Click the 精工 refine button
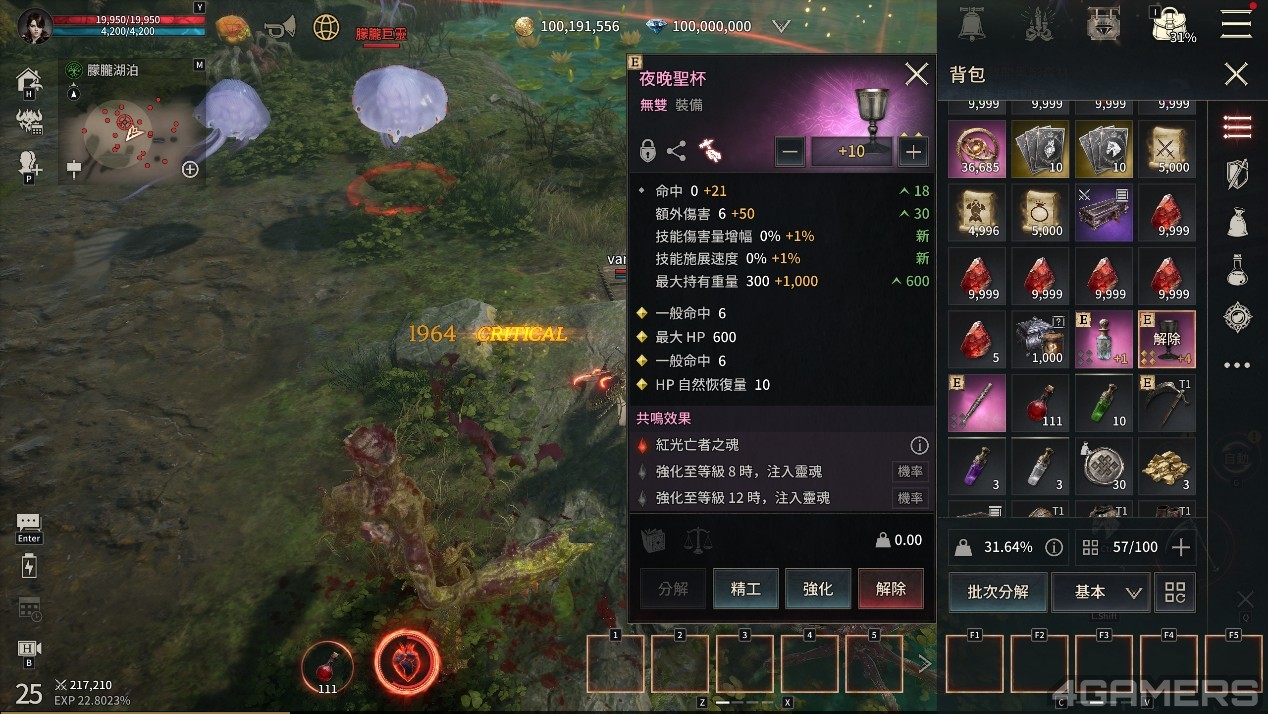The height and width of the screenshot is (714, 1268). (746, 589)
